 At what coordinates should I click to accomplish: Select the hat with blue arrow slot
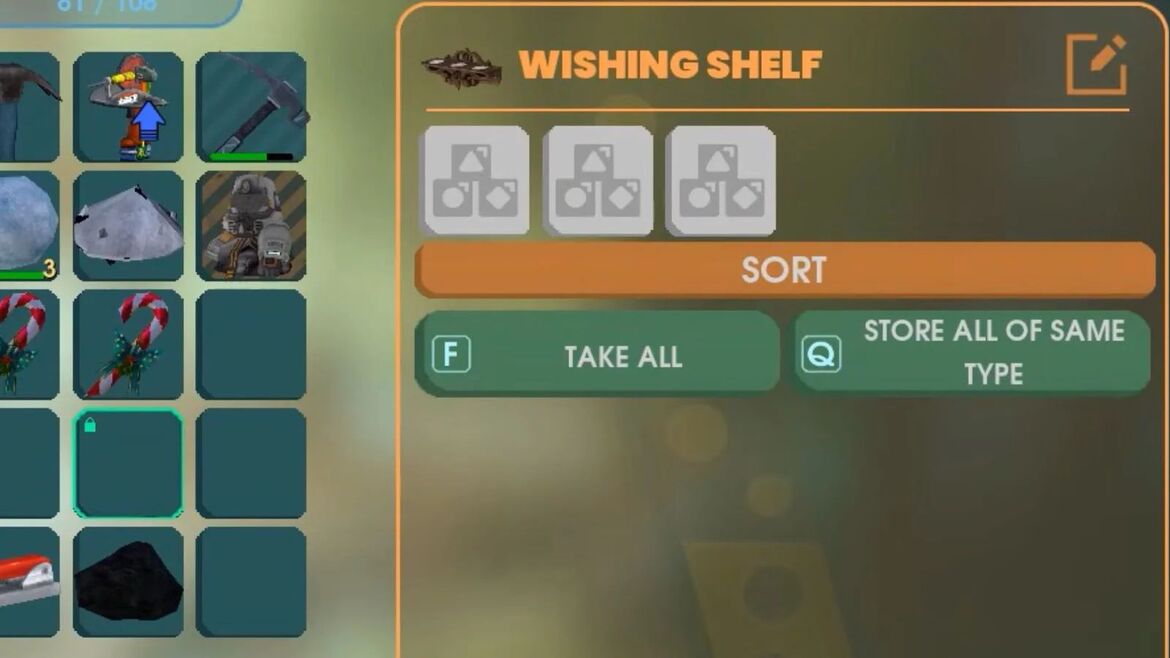click(x=128, y=107)
